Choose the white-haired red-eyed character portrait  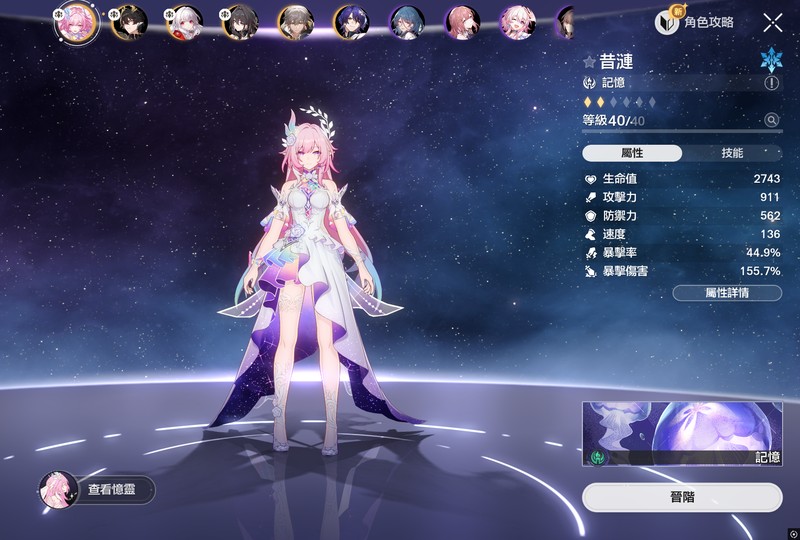pos(184,22)
